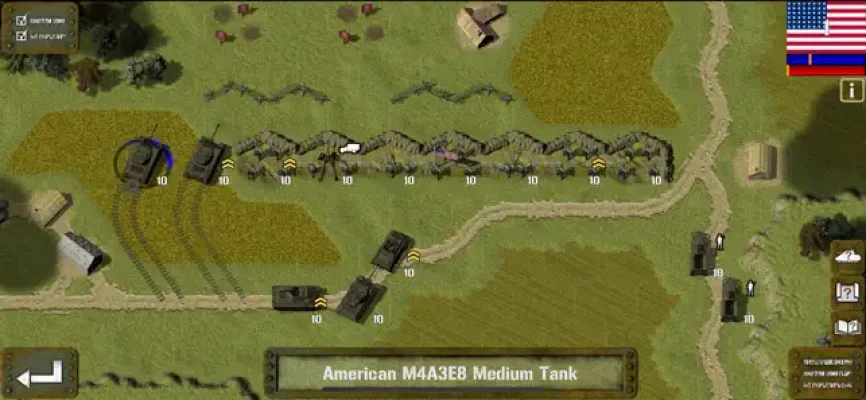Toggle the second checkbox in the top-left panel
Viewport: 866px width, 400px height.
tap(19, 37)
